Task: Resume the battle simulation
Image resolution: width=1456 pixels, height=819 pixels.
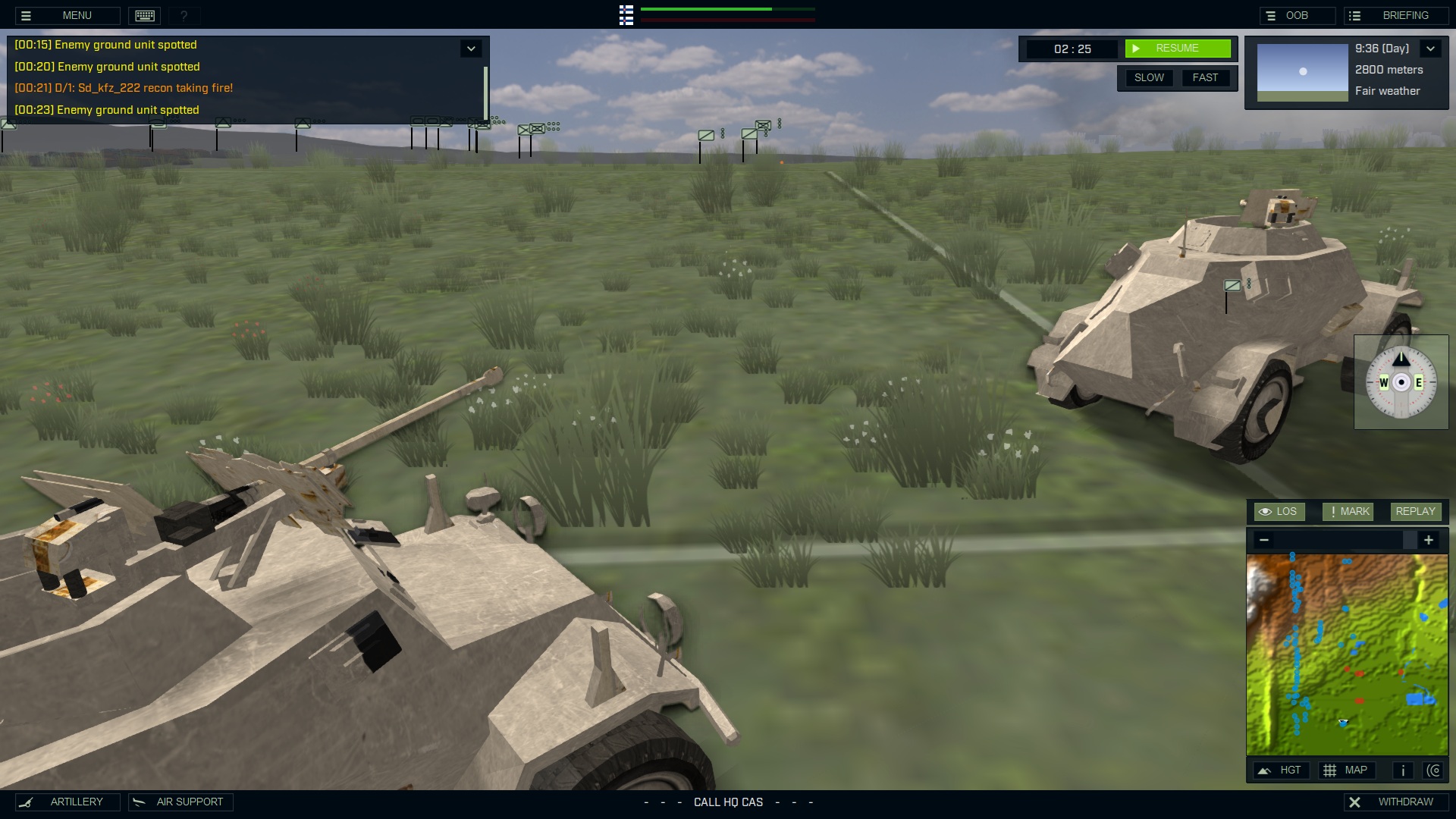Action: tap(1177, 49)
